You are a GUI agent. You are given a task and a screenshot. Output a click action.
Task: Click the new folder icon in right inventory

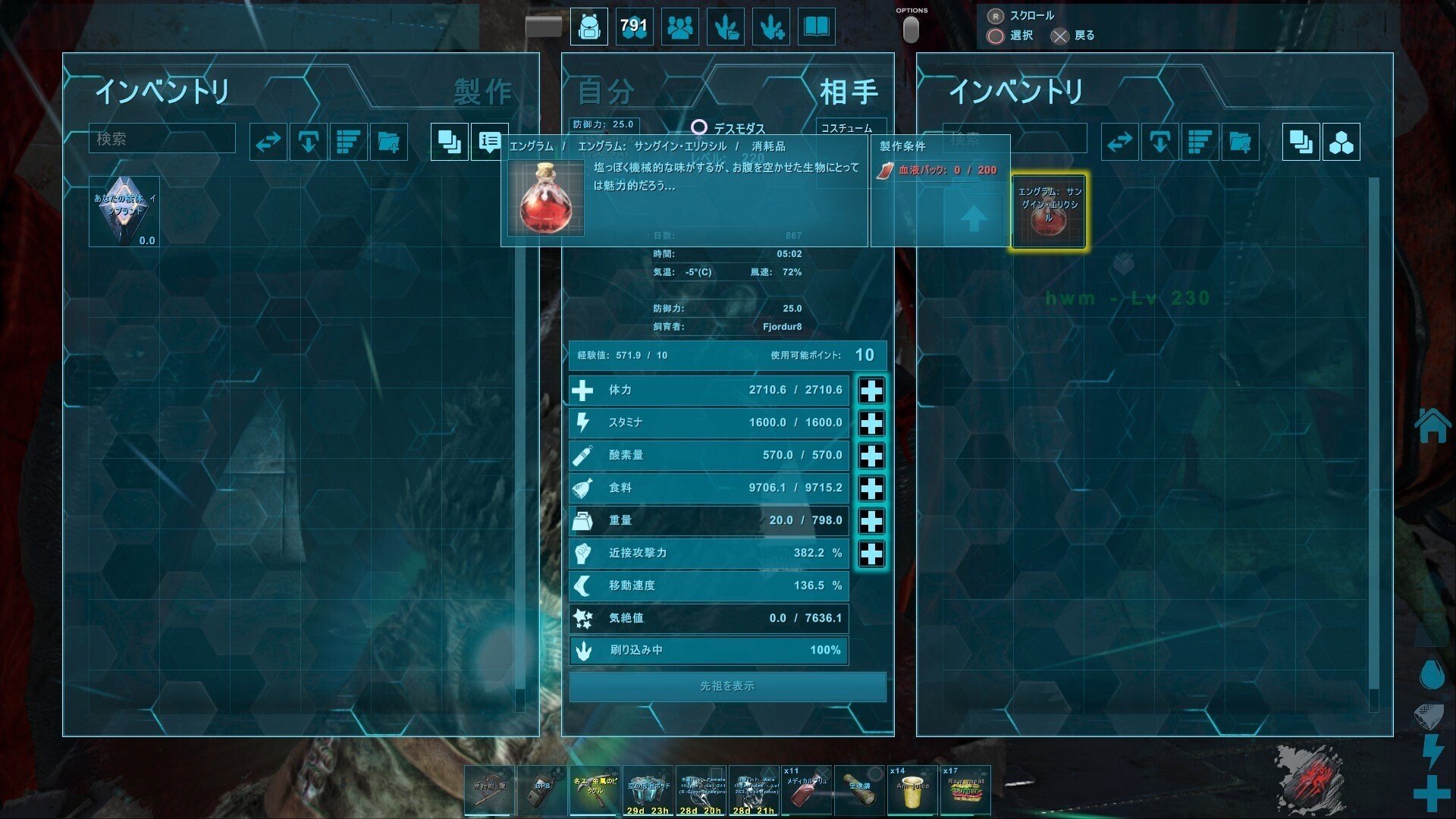click(1238, 141)
